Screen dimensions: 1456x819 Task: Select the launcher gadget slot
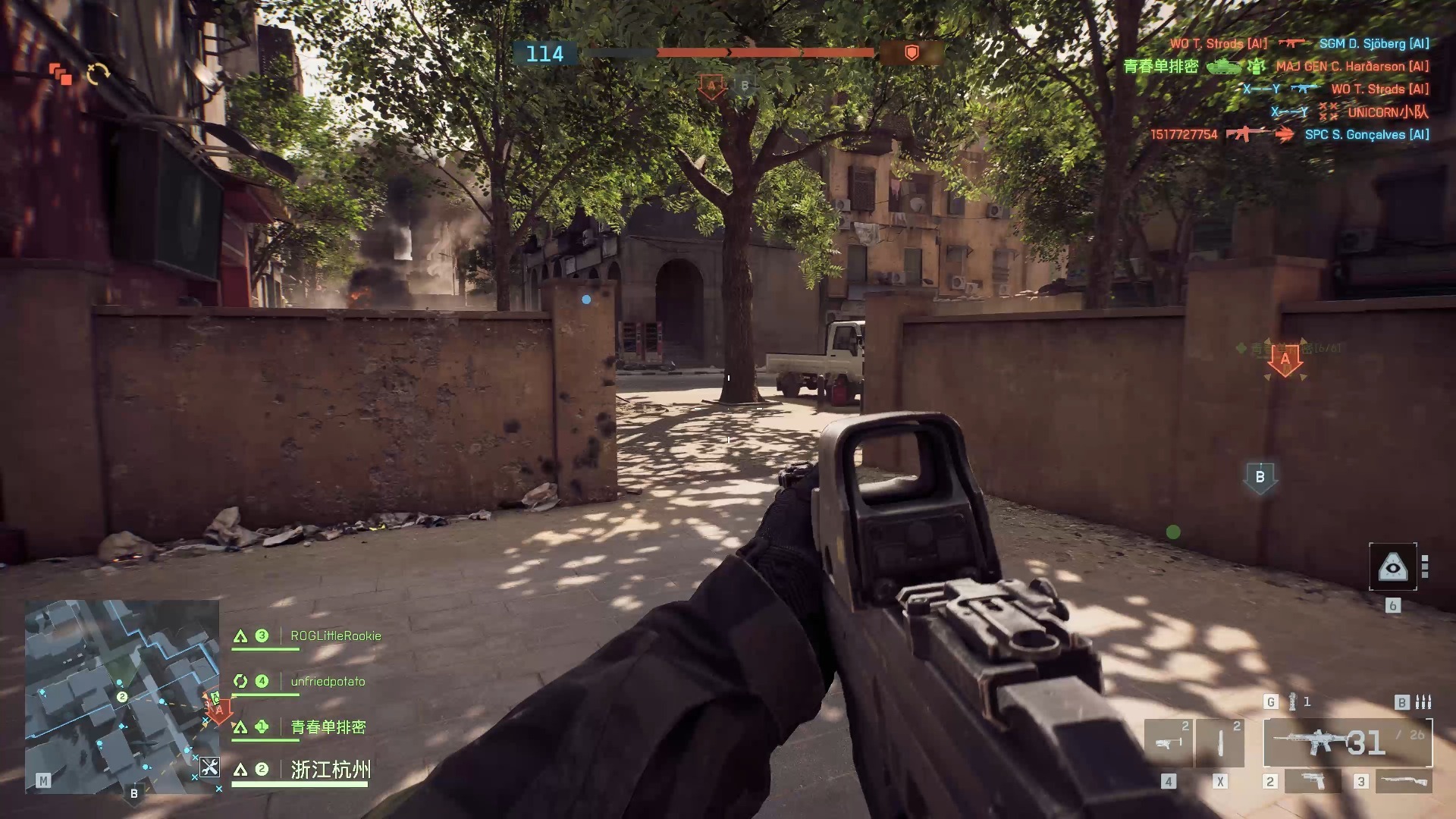coord(1167,742)
